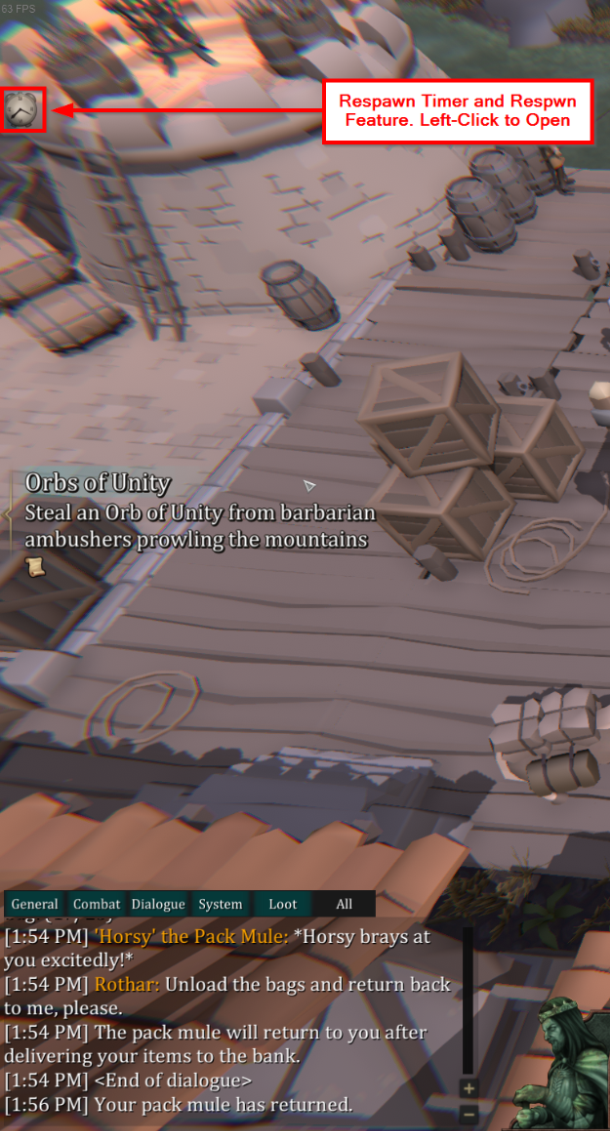Open the Dialogue chat tab
This screenshot has width=610, height=1132.
point(158,904)
